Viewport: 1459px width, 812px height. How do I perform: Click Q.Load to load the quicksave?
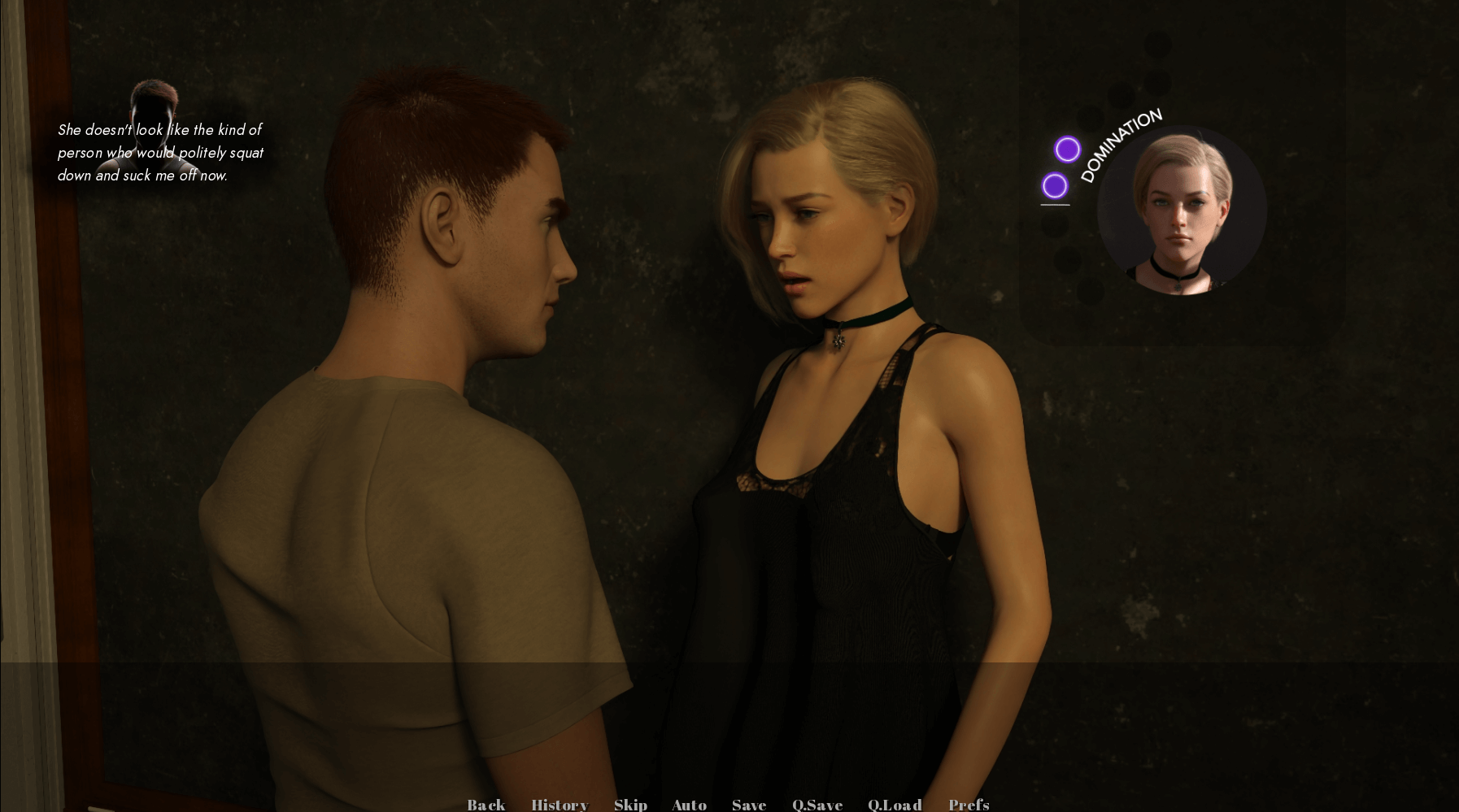click(x=895, y=804)
